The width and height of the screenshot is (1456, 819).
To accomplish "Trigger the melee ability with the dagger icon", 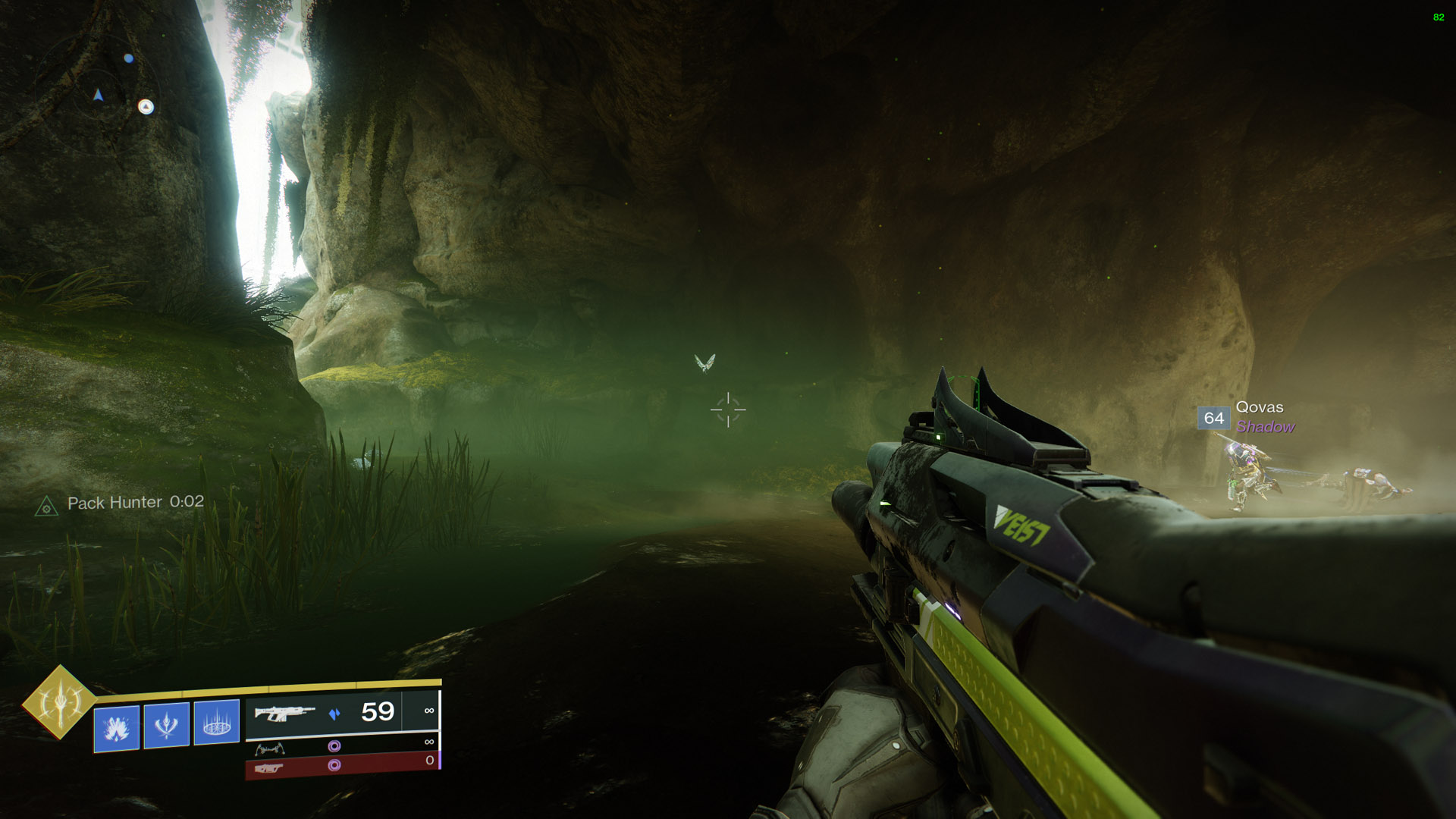I will click(166, 725).
